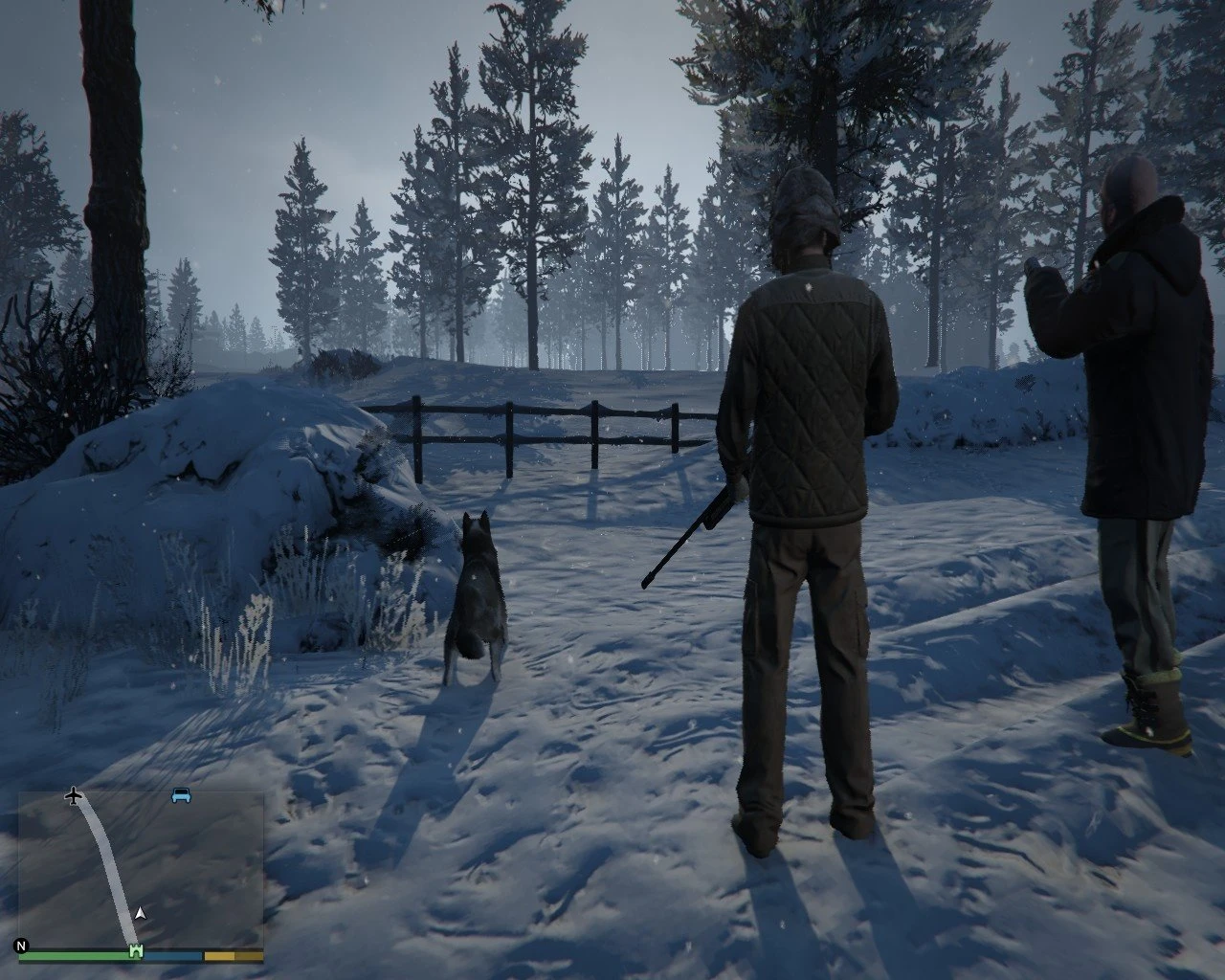Toggle the yellow special ability bar
Image resolution: width=1225 pixels, height=980 pixels.
click(232, 956)
